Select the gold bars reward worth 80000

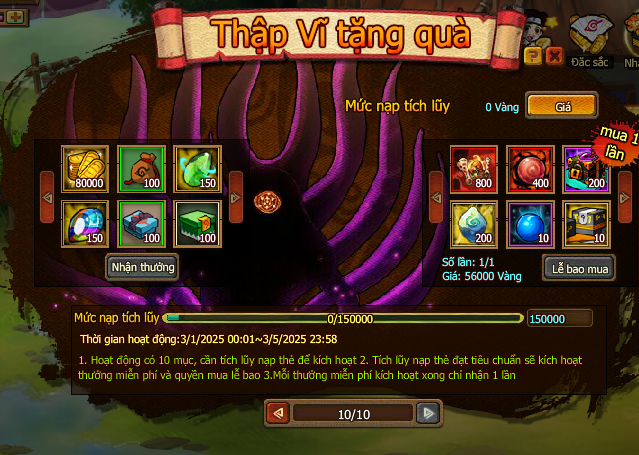click(86, 169)
